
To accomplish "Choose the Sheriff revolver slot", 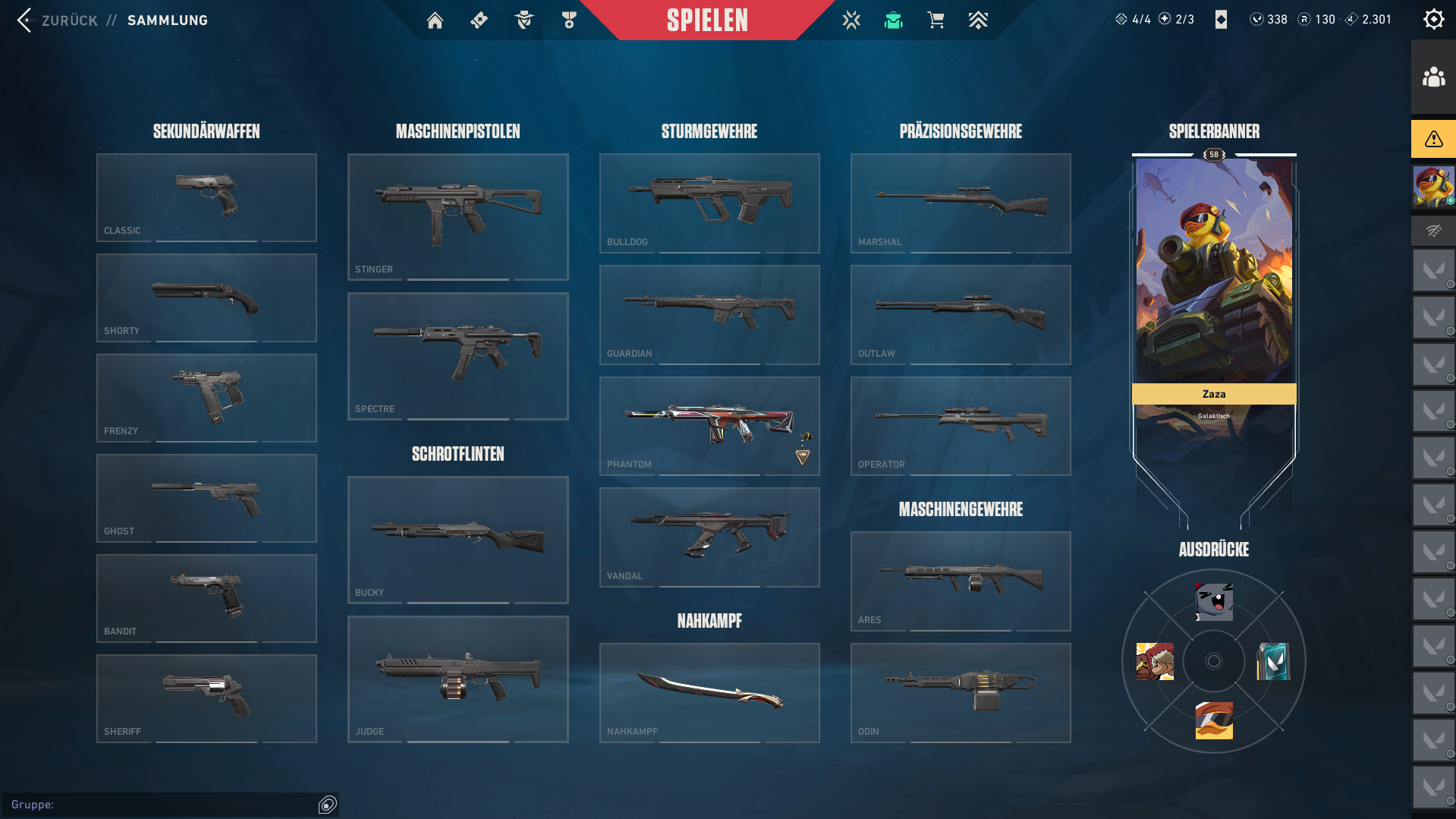I will pyautogui.click(x=206, y=698).
